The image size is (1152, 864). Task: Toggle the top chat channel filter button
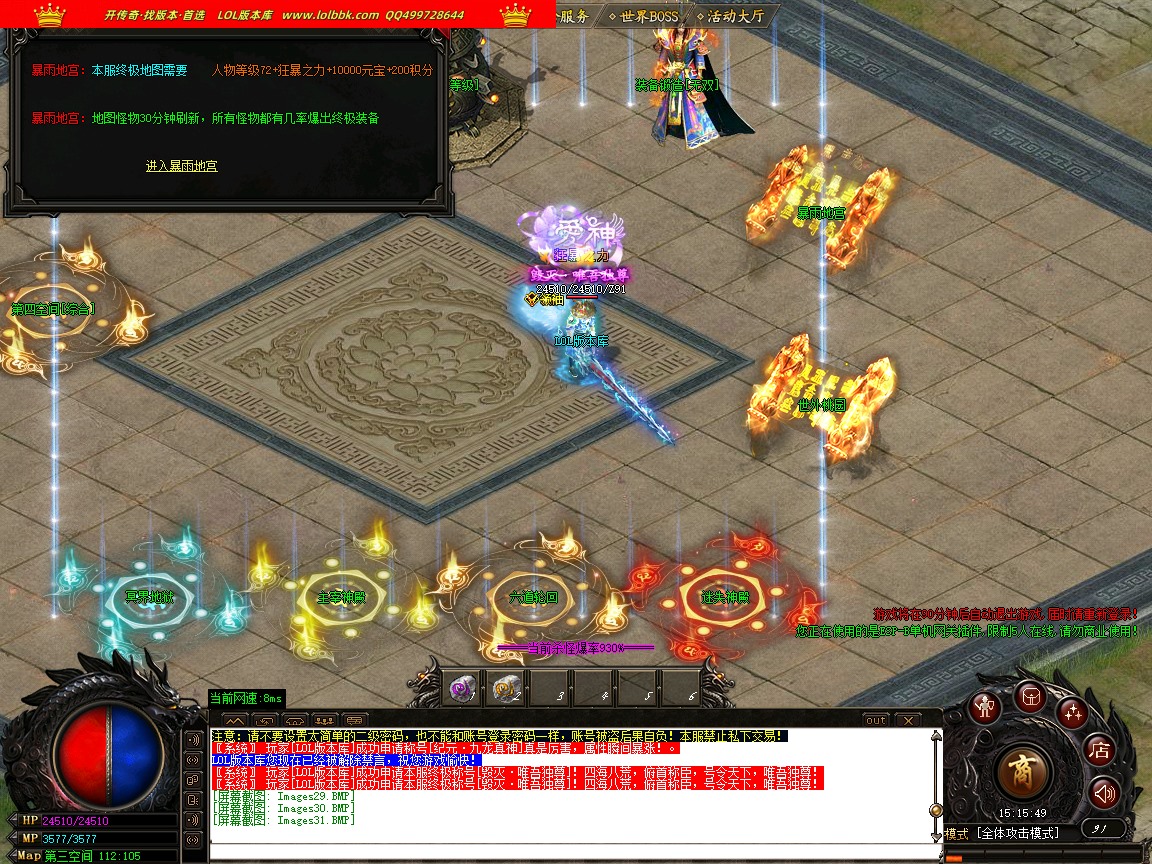[191, 741]
